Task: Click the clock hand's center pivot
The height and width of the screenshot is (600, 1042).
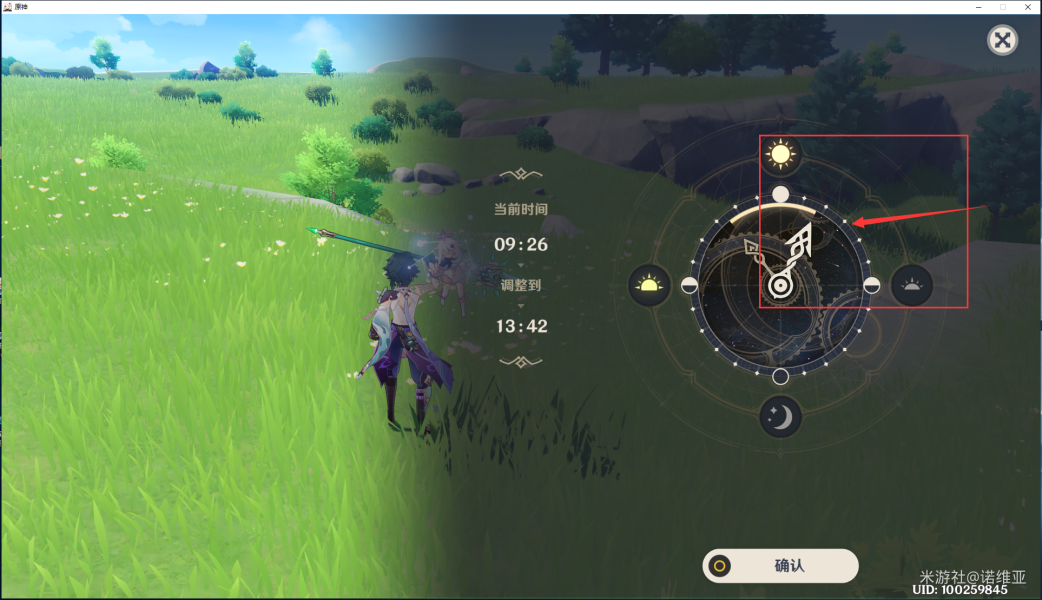Action: (779, 287)
